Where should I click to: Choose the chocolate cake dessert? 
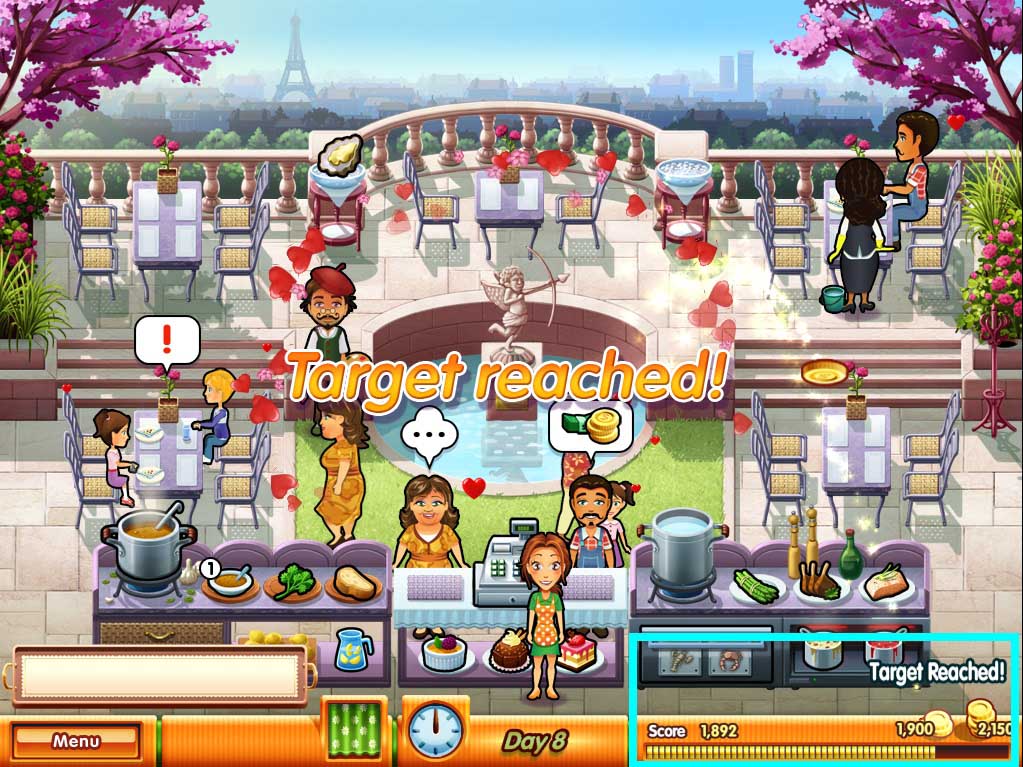(508, 653)
